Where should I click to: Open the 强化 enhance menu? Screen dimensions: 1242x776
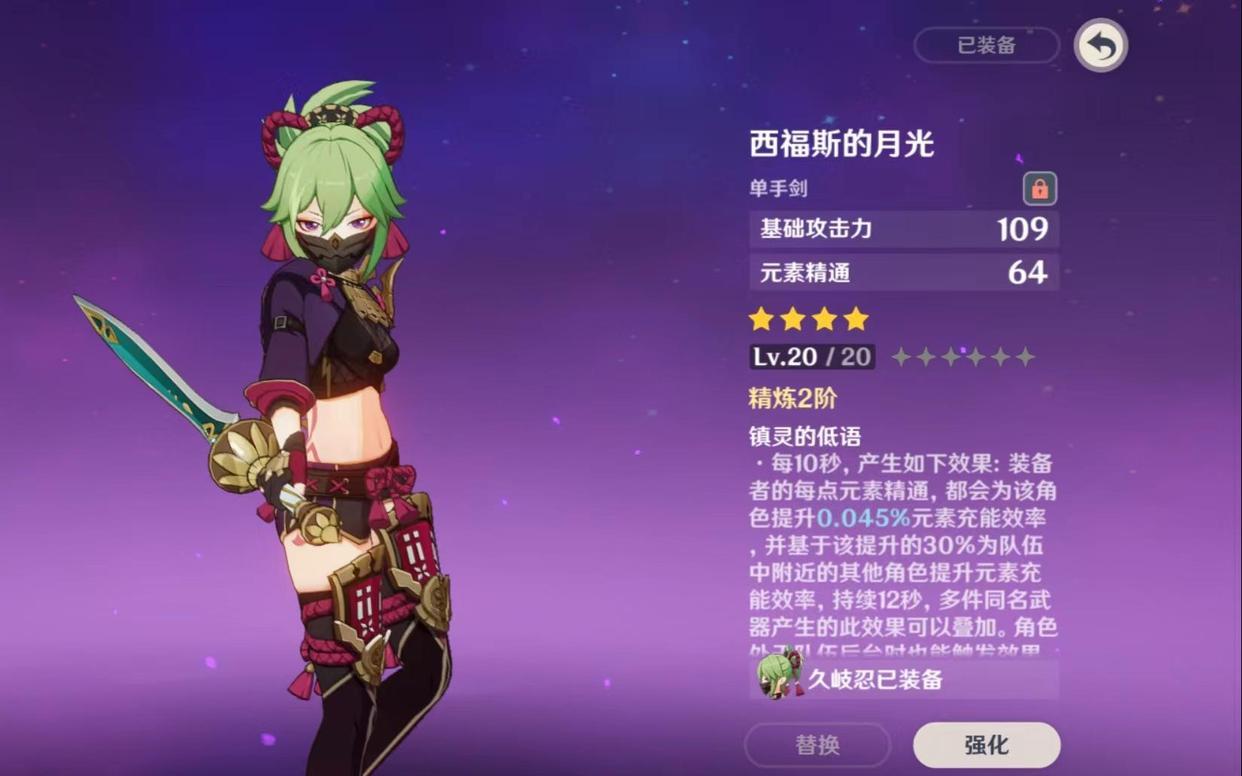point(986,745)
